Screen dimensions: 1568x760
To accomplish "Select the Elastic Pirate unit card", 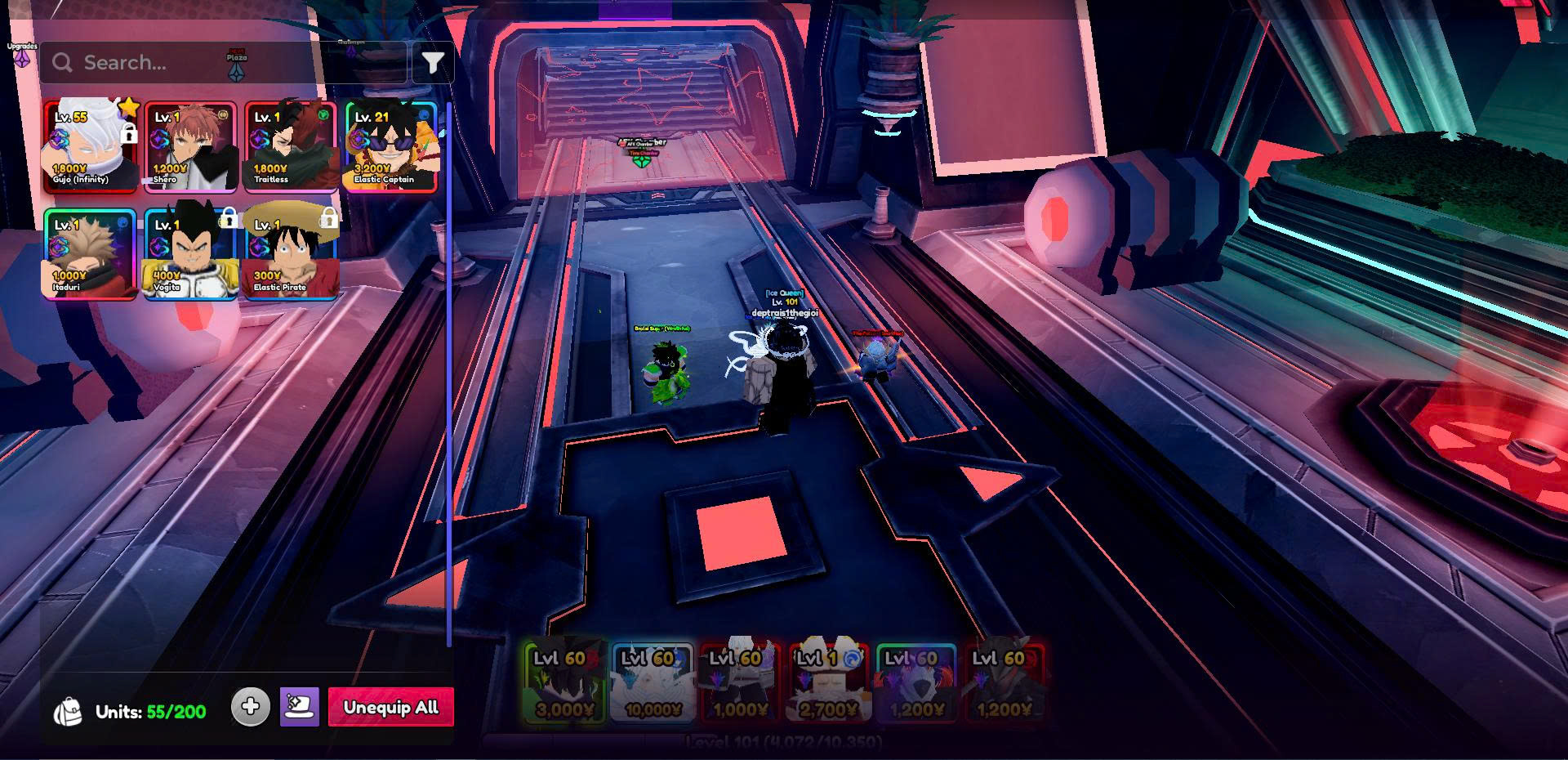I will click(x=292, y=254).
